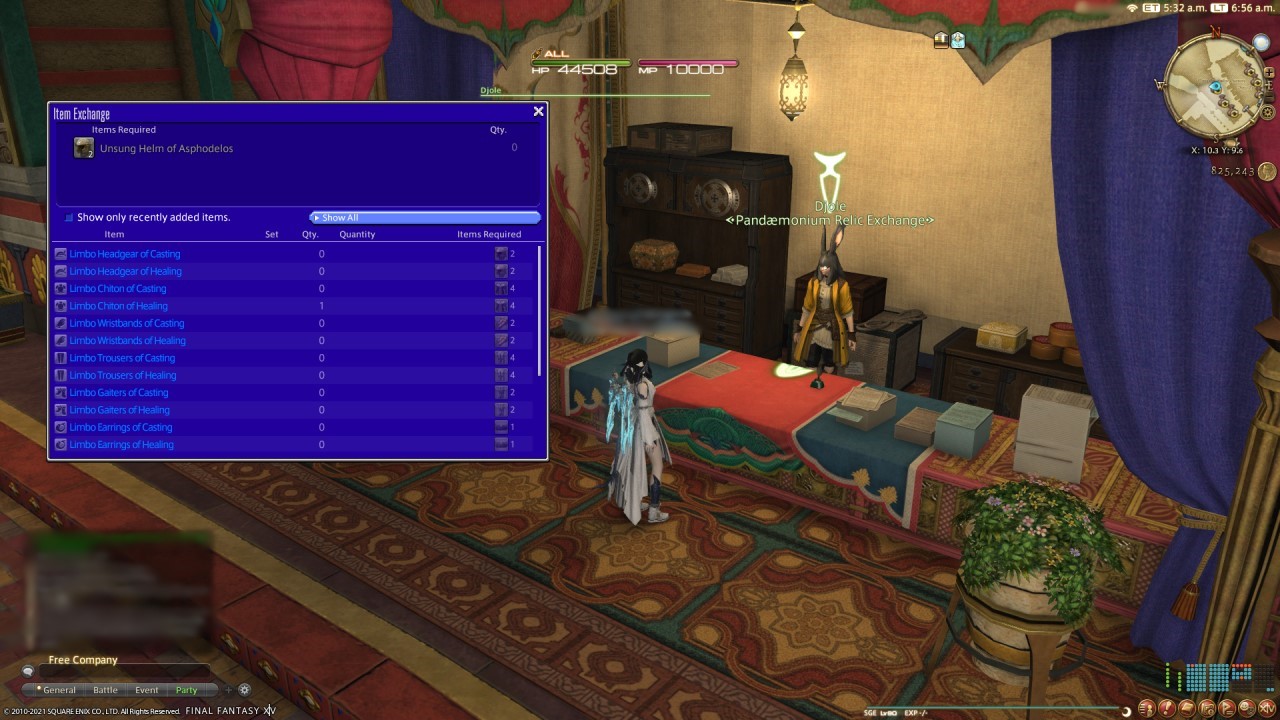
Task: Add a new chat tab with the plus button
Action: tap(229, 688)
